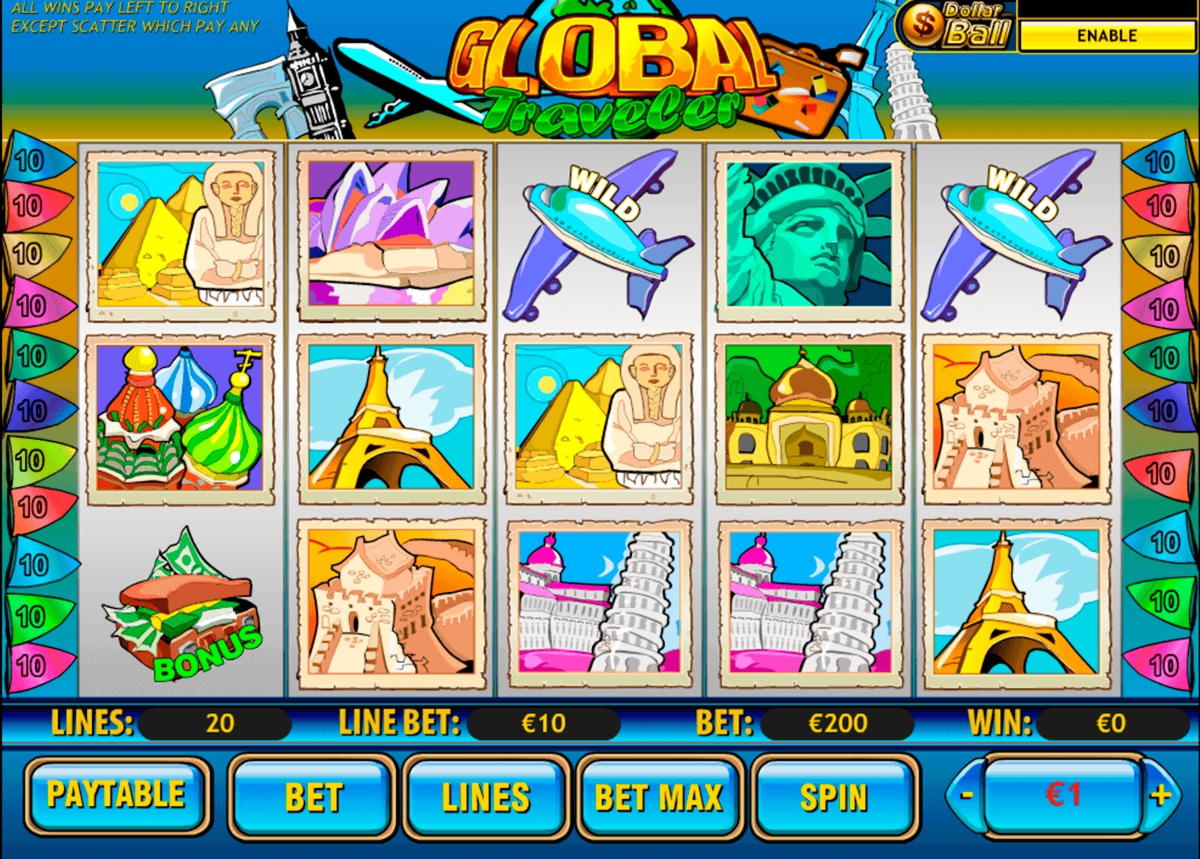The width and height of the screenshot is (1200, 859).
Task: Select the Lines button
Action: (486, 797)
